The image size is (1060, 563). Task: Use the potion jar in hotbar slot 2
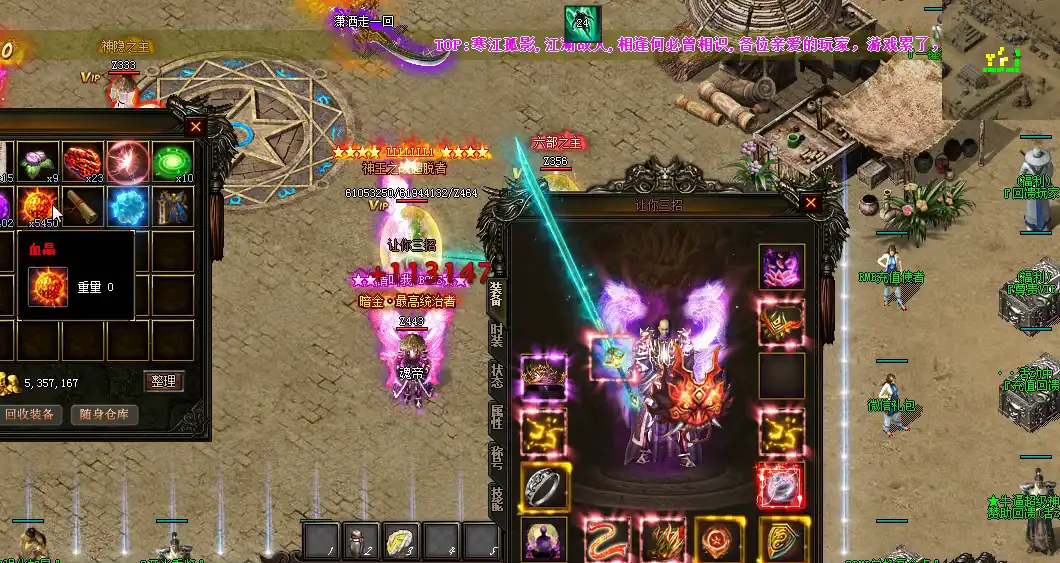point(361,541)
